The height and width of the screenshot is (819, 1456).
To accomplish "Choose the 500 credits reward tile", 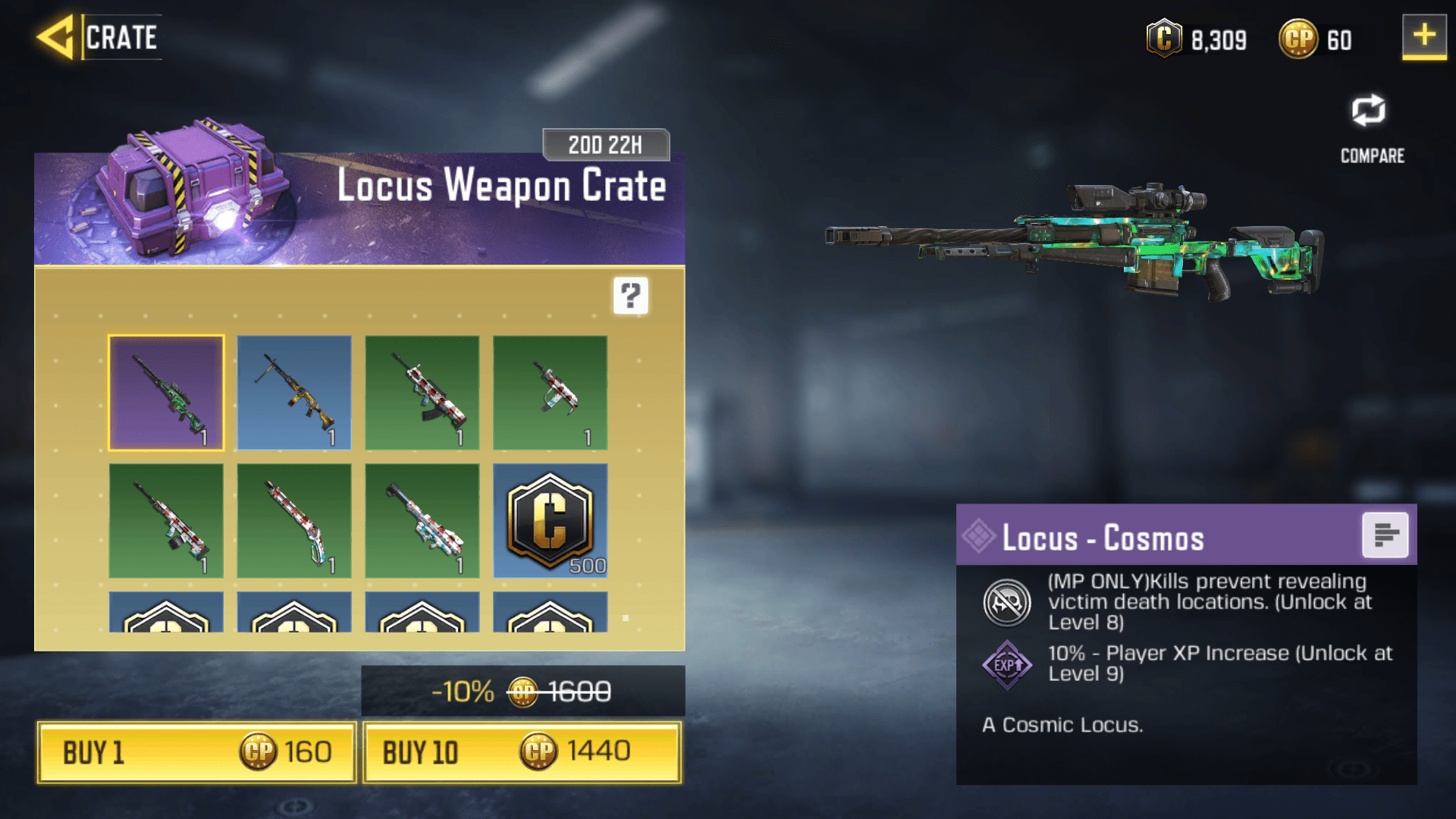I will point(550,521).
